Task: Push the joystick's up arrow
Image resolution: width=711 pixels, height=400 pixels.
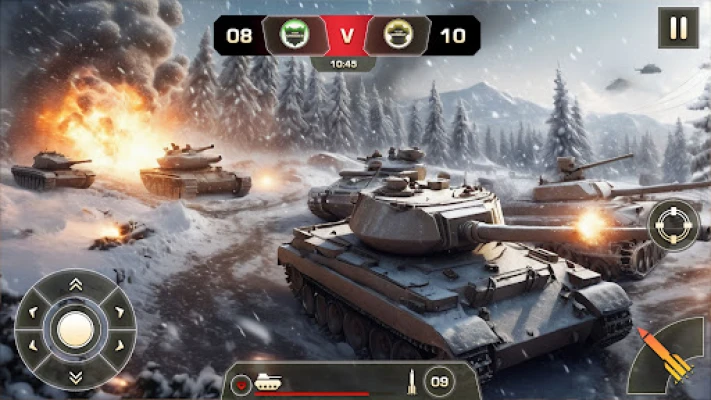Action: (x=75, y=285)
